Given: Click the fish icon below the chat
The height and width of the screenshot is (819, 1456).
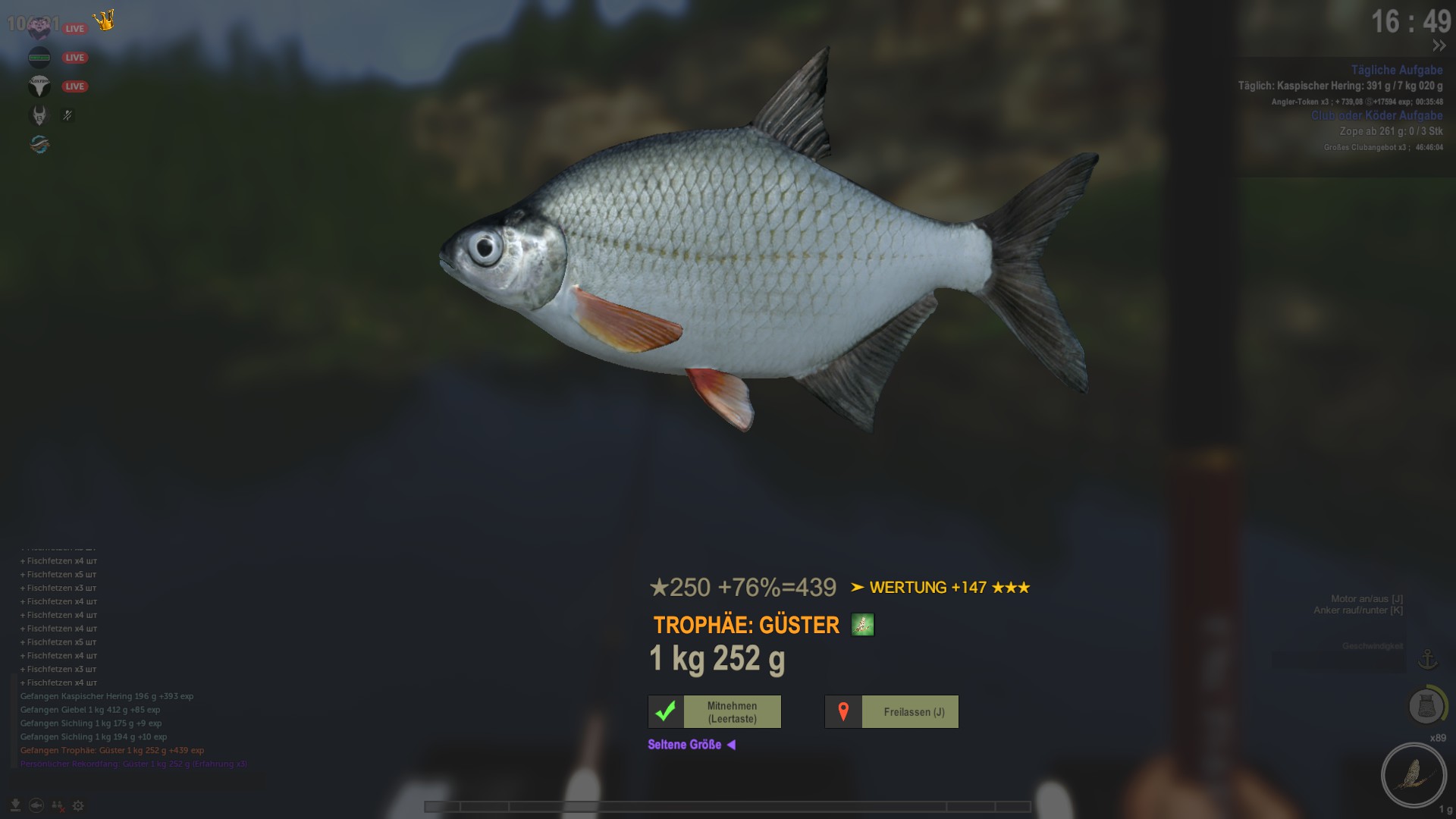Looking at the screenshot, I should tap(36, 805).
